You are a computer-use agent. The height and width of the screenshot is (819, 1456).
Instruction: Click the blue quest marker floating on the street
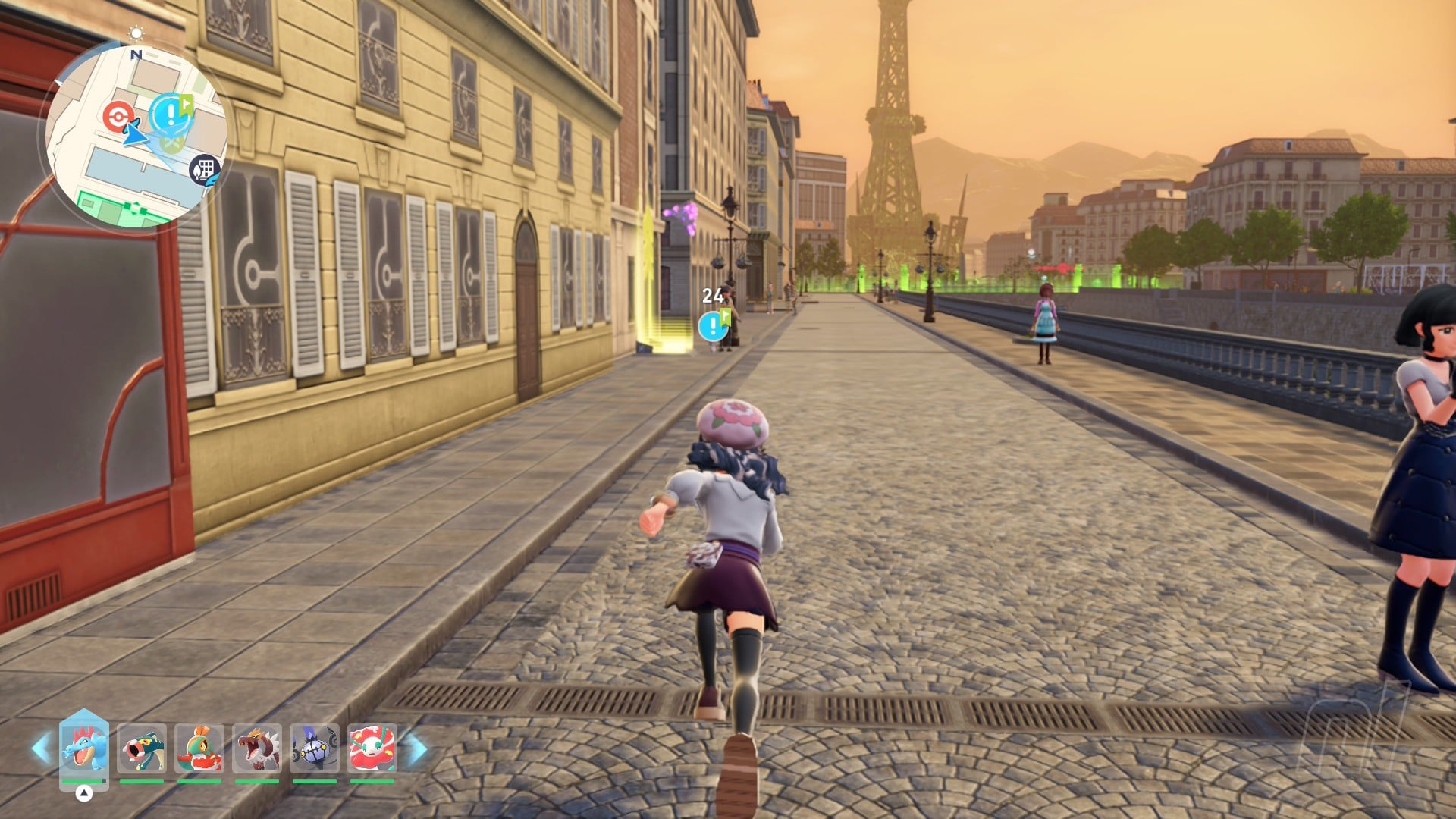[712, 326]
